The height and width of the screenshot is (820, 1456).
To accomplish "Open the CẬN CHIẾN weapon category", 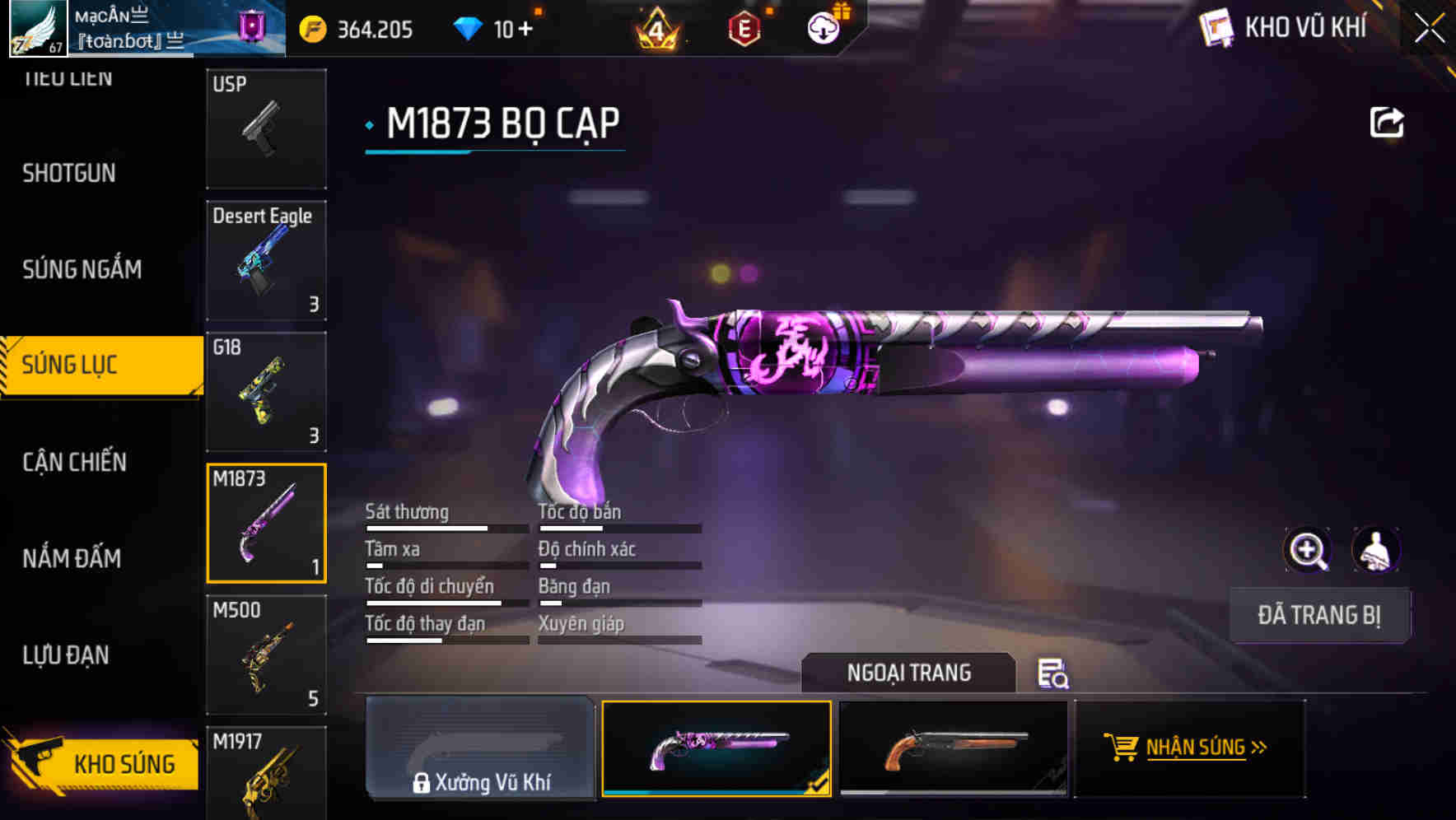I will click(72, 463).
